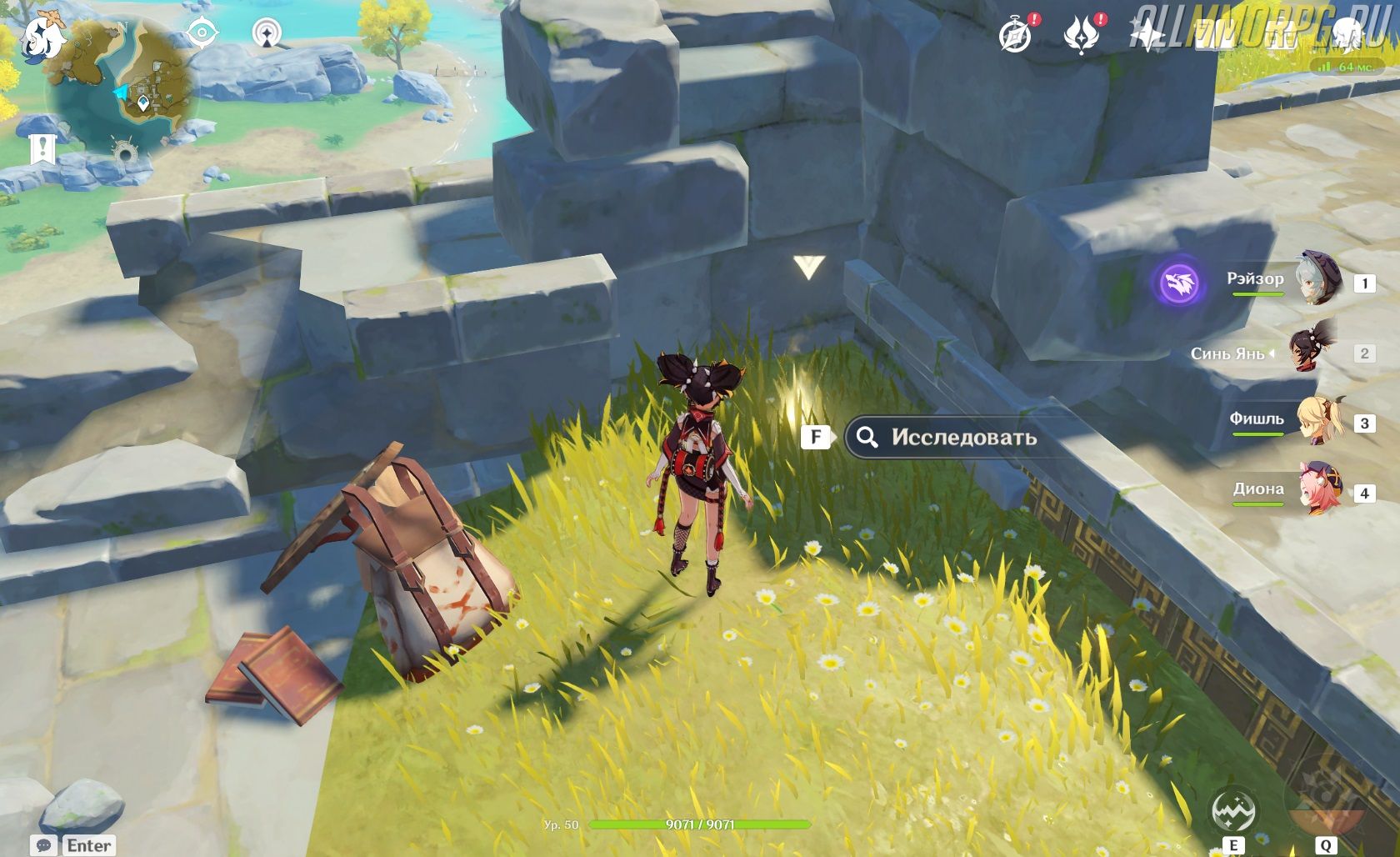Open the Battle Pass winged icon

(1082, 35)
